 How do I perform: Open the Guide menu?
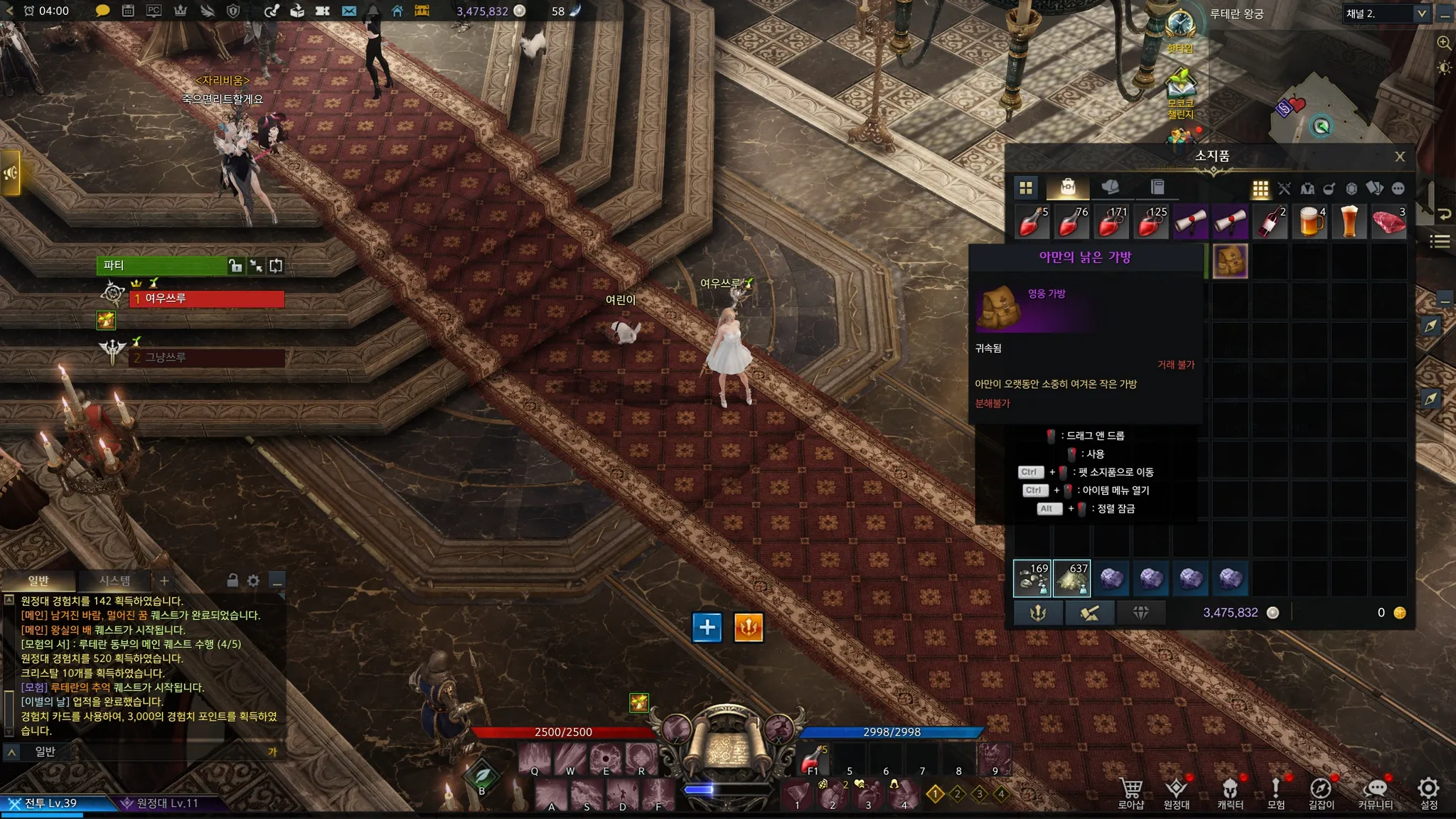point(1321,792)
